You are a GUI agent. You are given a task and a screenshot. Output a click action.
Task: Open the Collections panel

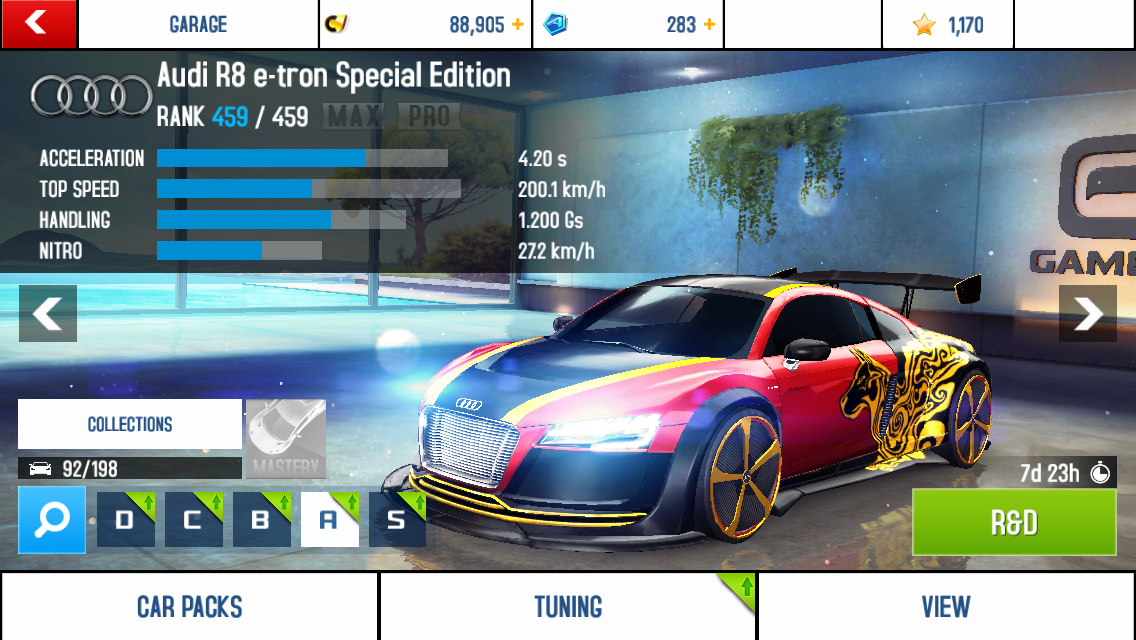(x=130, y=424)
